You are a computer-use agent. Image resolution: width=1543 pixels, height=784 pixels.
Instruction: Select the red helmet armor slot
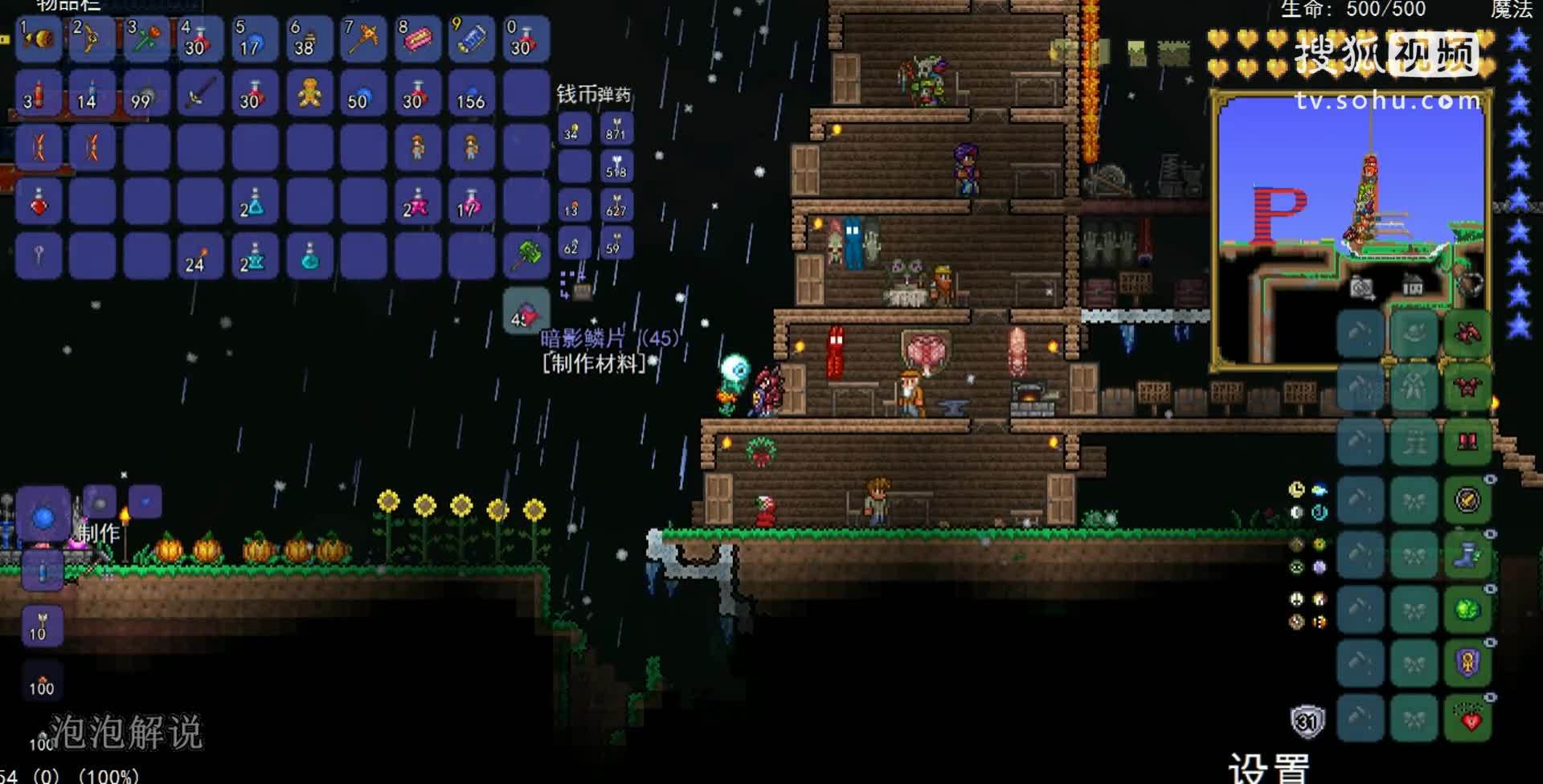[x=1467, y=333]
